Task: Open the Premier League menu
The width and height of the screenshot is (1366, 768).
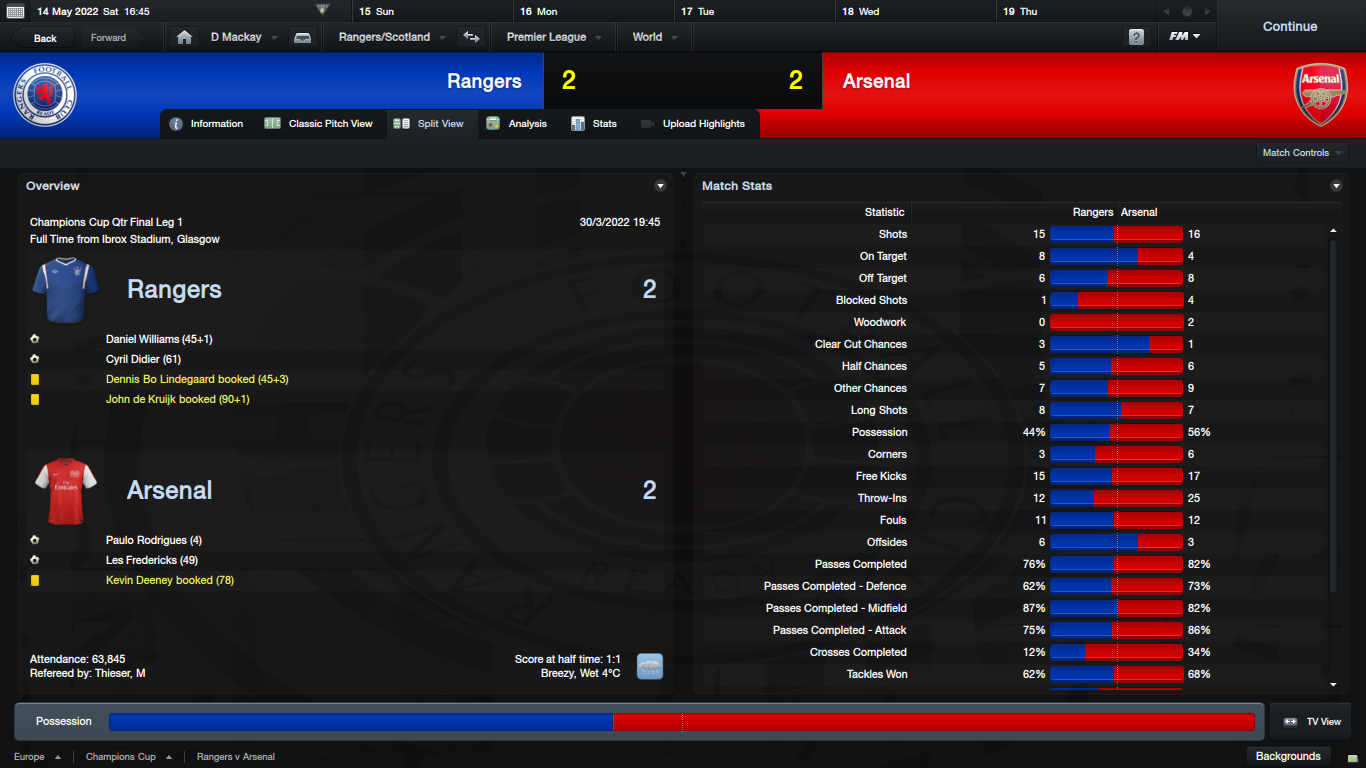Action: tap(553, 38)
